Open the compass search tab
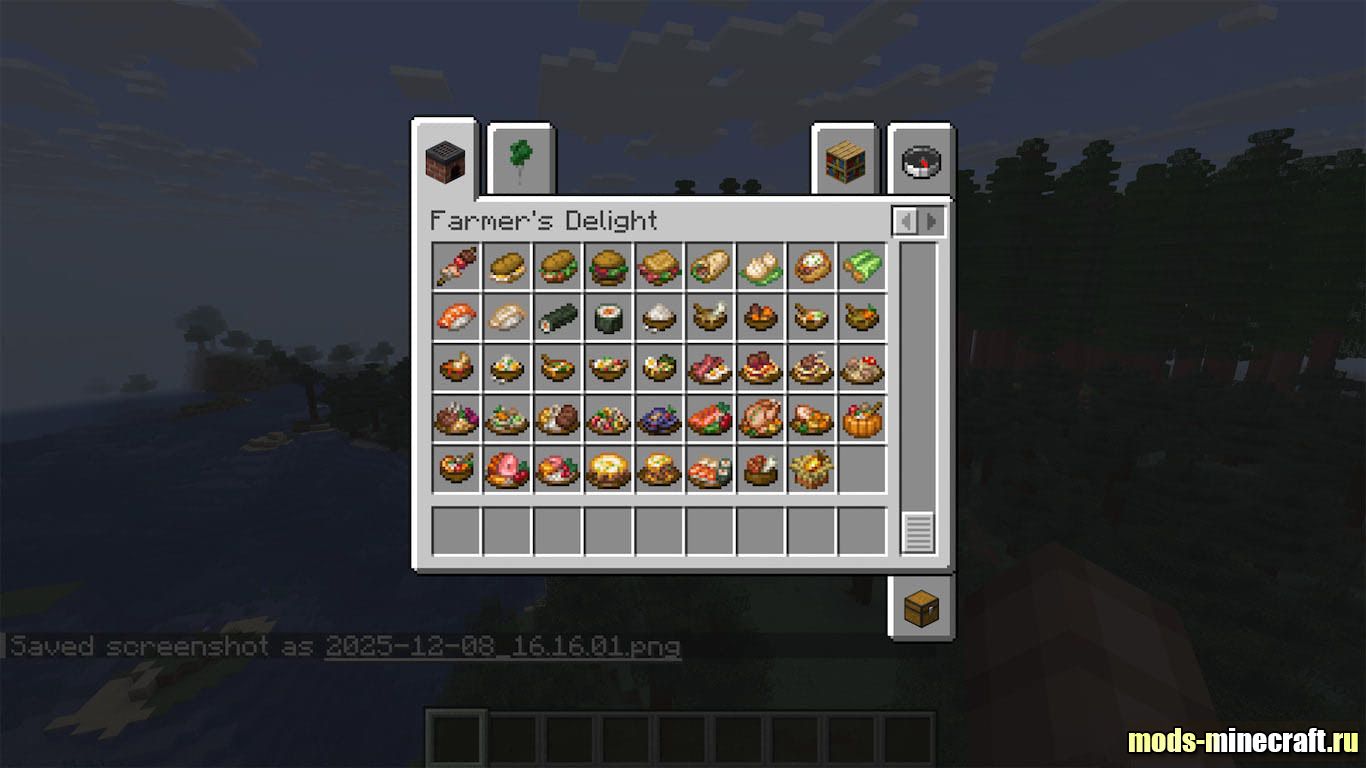1366x768 pixels. pyautogui.click(x=921, y=160)
